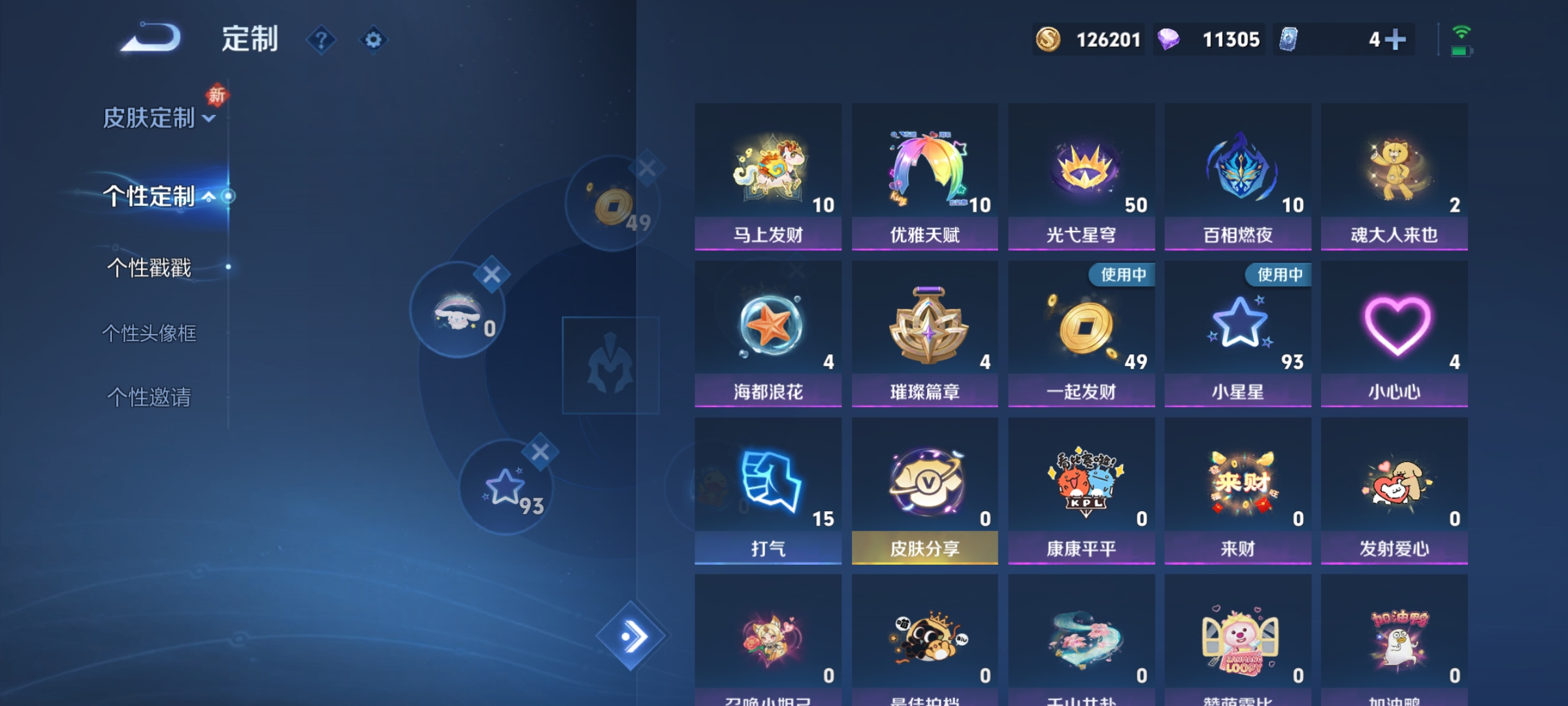Select the 马上发财 sticker thumbnail
The image size is (1568, 706).
(768, 173)
